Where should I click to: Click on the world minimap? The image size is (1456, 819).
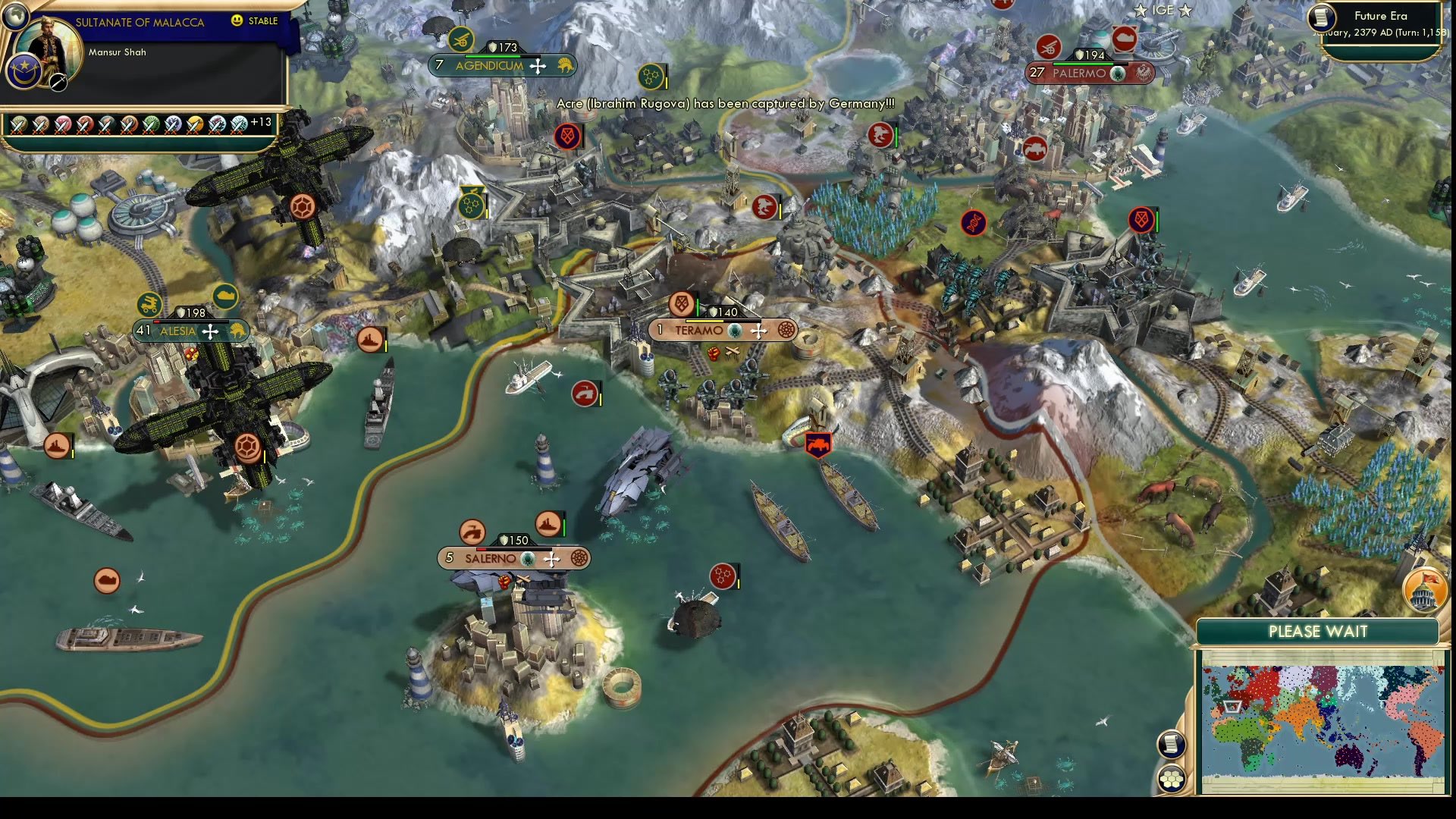[x=1322, y=720]
